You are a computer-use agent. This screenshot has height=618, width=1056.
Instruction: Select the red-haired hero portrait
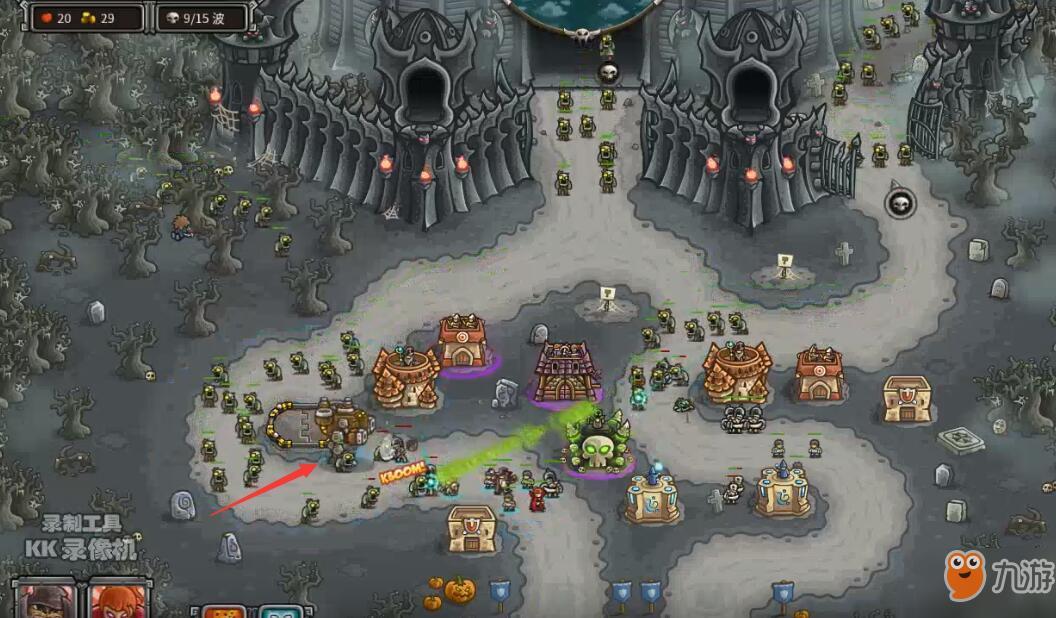[119, 600]
